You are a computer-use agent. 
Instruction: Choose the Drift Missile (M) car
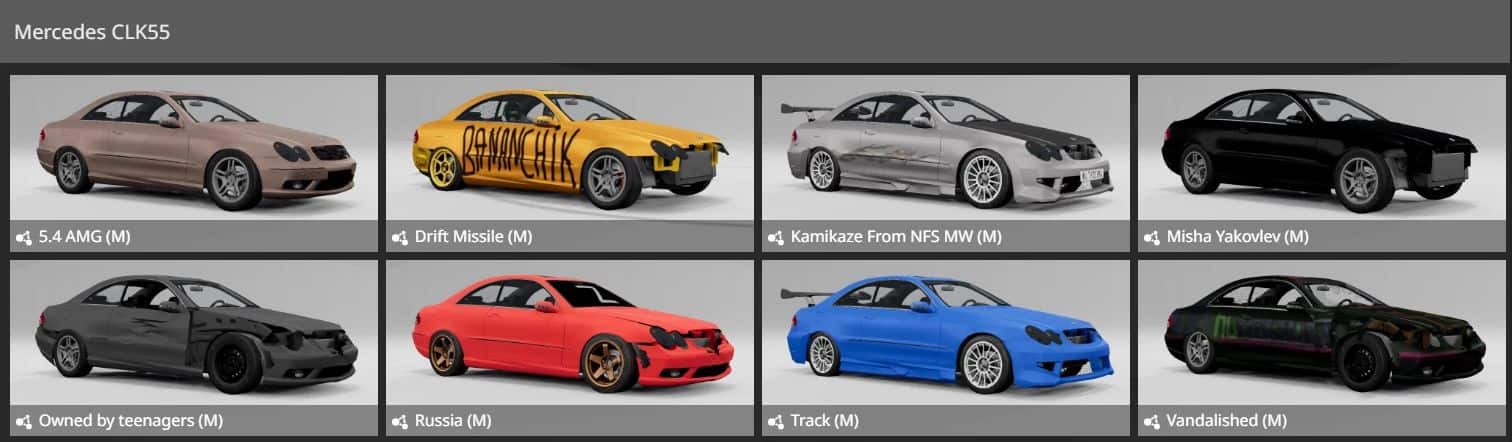569,162
